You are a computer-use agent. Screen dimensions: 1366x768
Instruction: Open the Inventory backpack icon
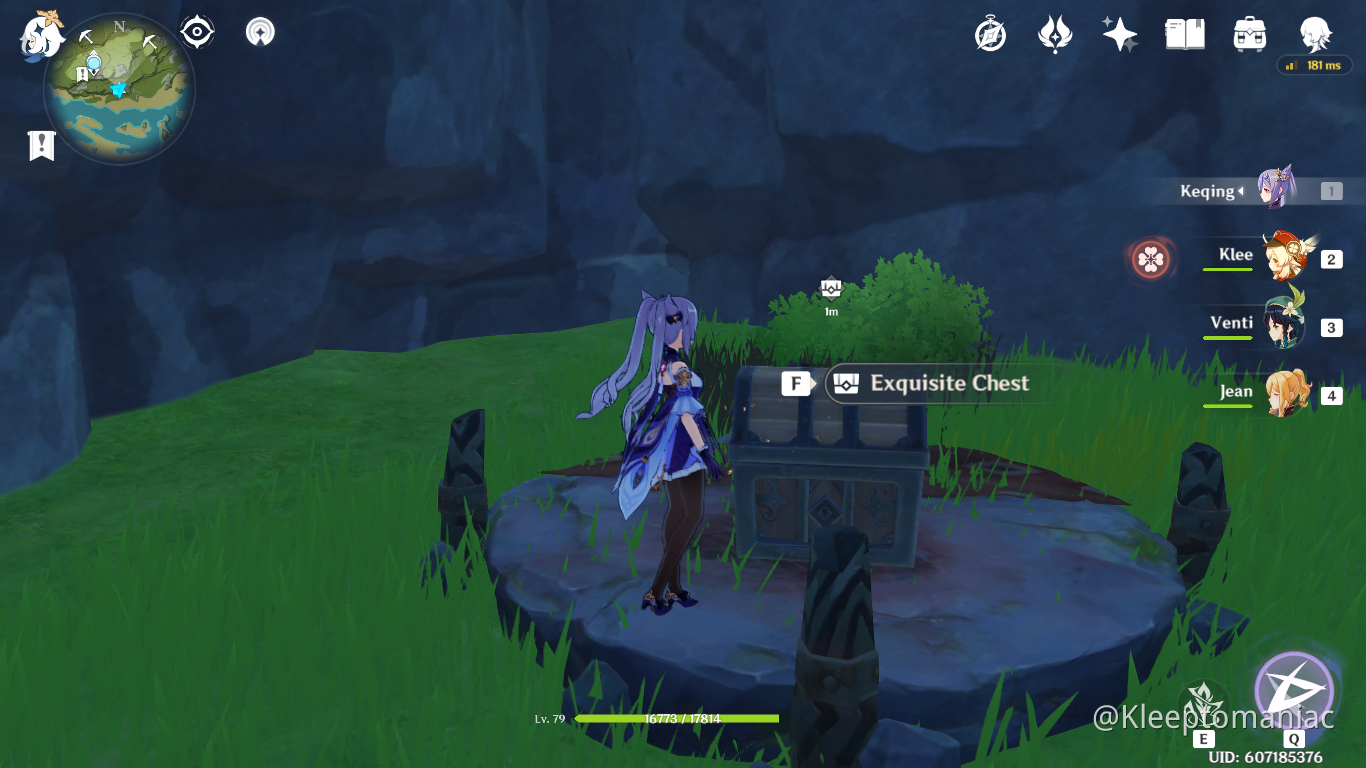click(1248, 32)
